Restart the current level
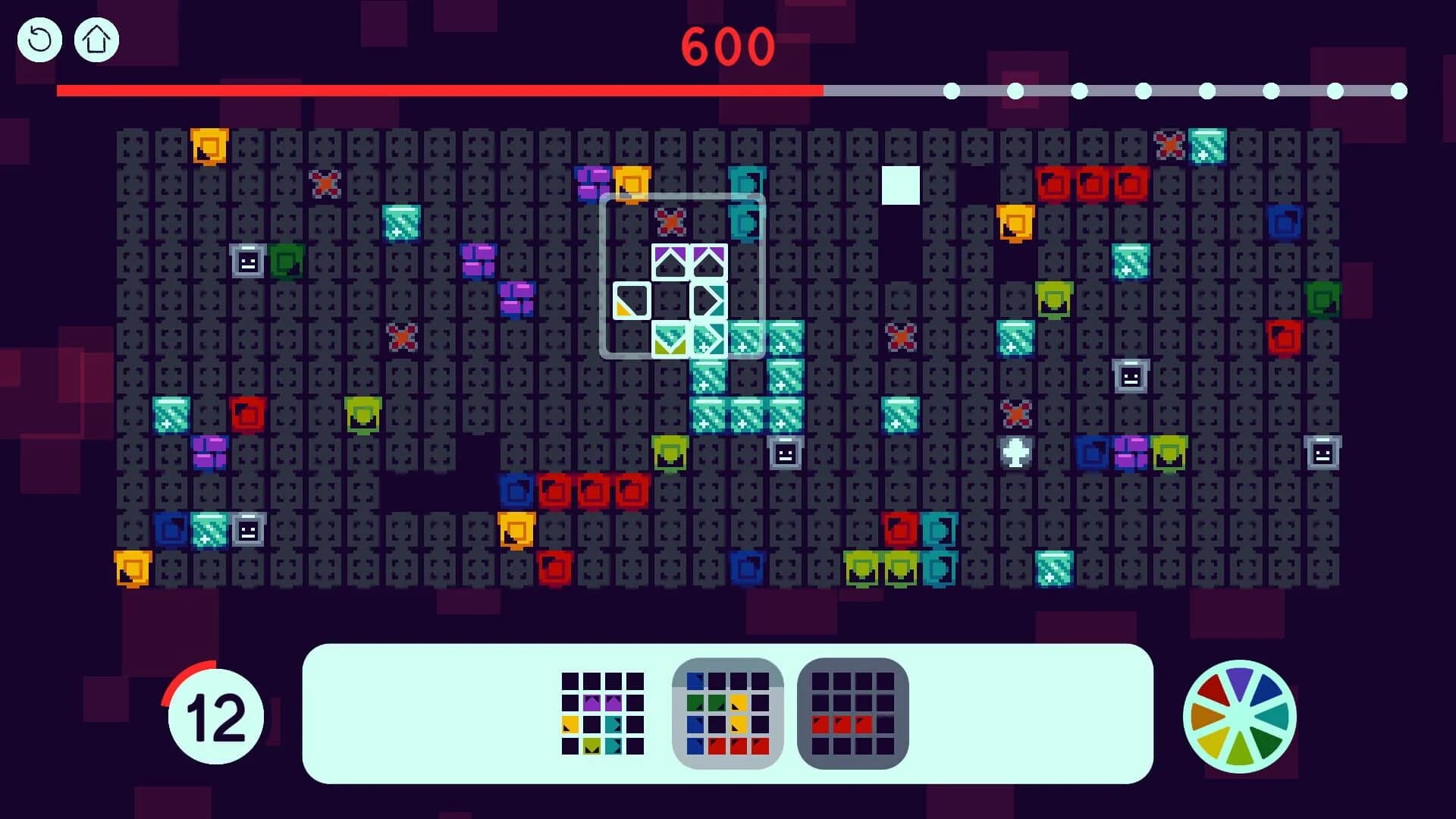Viewport: 1456px width, 819px height. [39, 39]
